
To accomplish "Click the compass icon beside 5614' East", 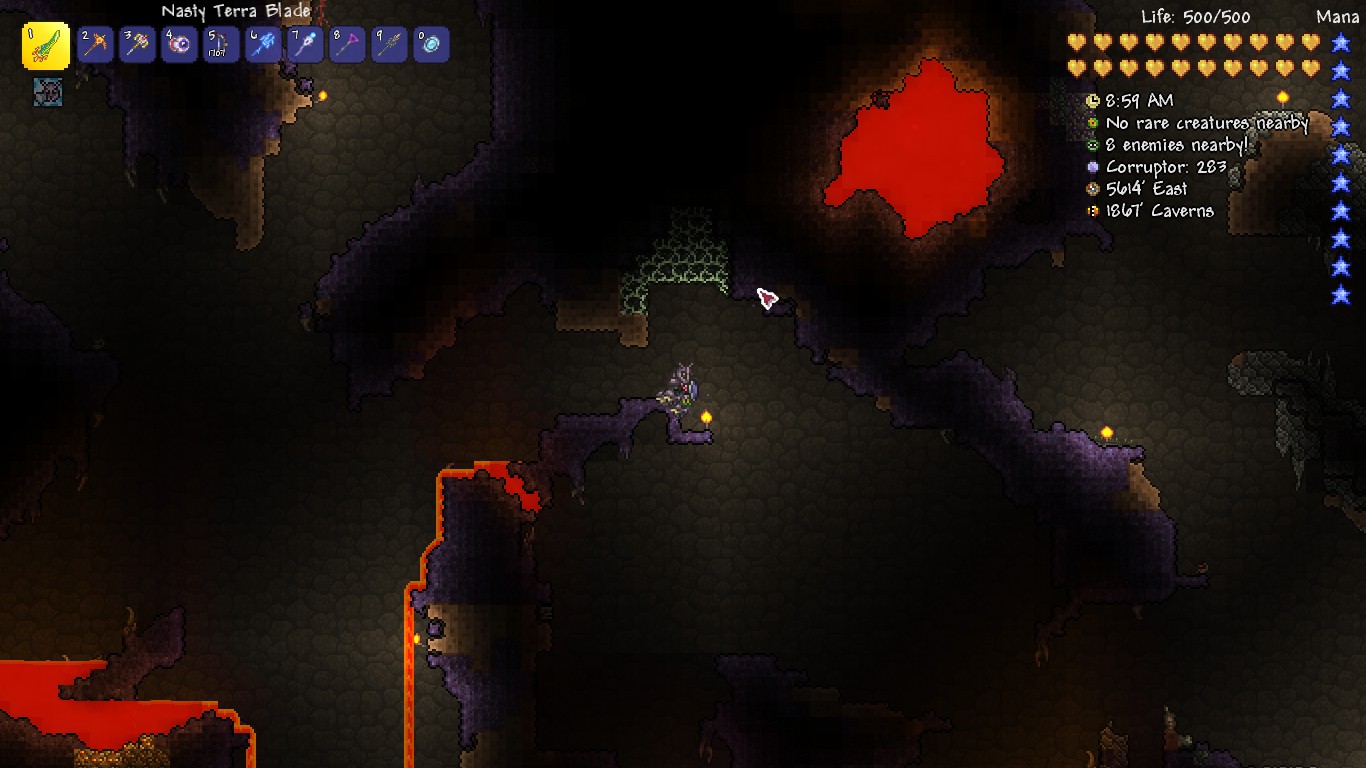I will (1093, 189).
